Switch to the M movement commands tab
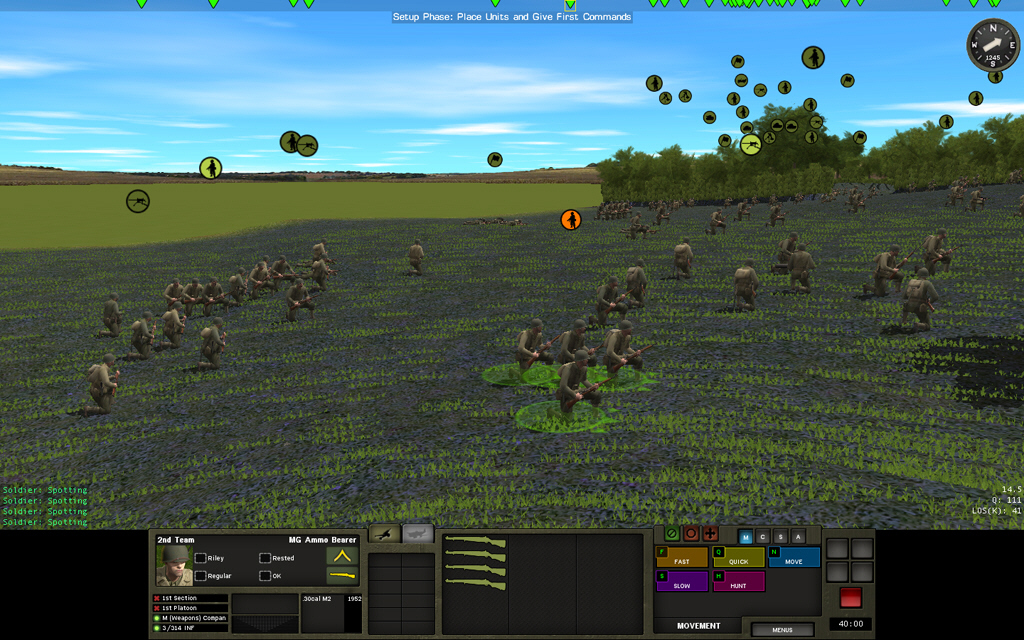The width and height of the screenshot is (1024, 640). coord(745,537)
